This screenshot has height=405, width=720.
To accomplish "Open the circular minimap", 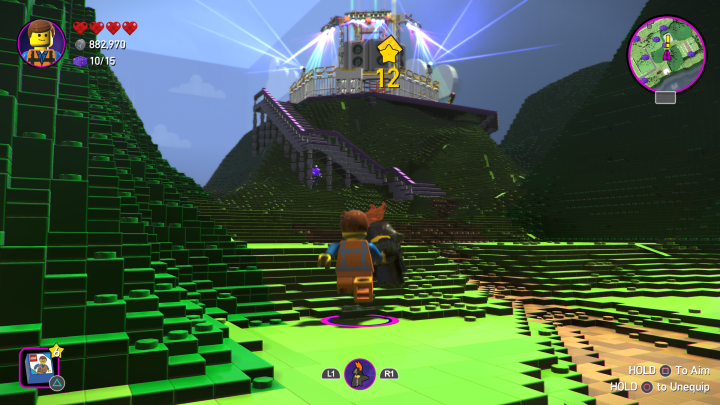I will (666, 54).
